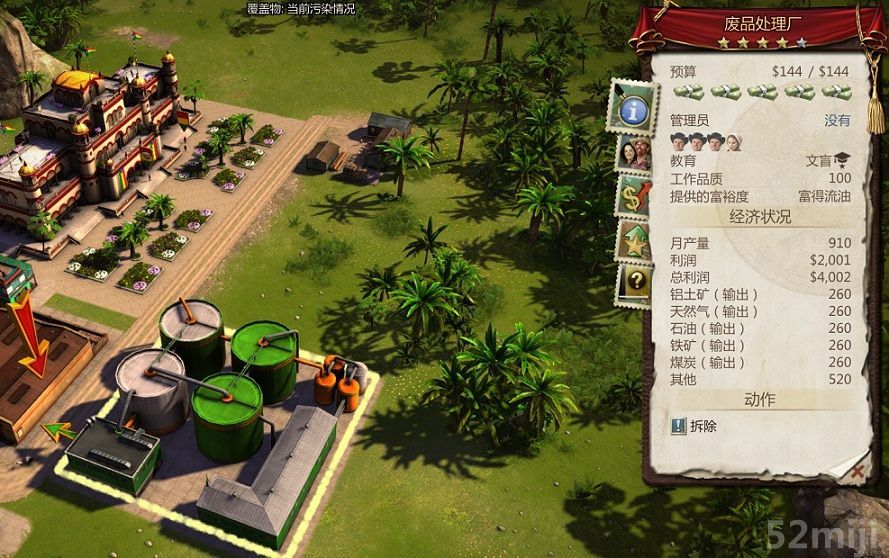Show the question mark help tab
The image size is (889, 558).
pos(633,284)
